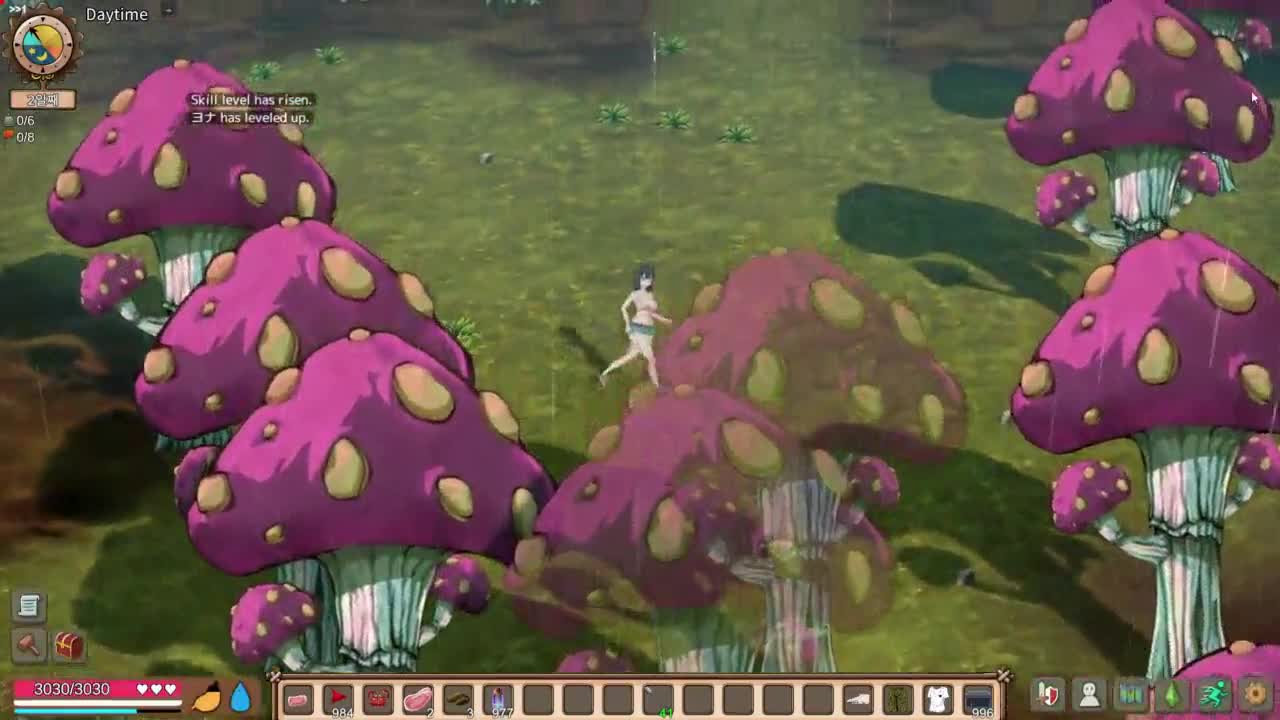Screen dimensions: 1280x720
Task: Select the dark chest slot with 996
Action: (978, 699)
